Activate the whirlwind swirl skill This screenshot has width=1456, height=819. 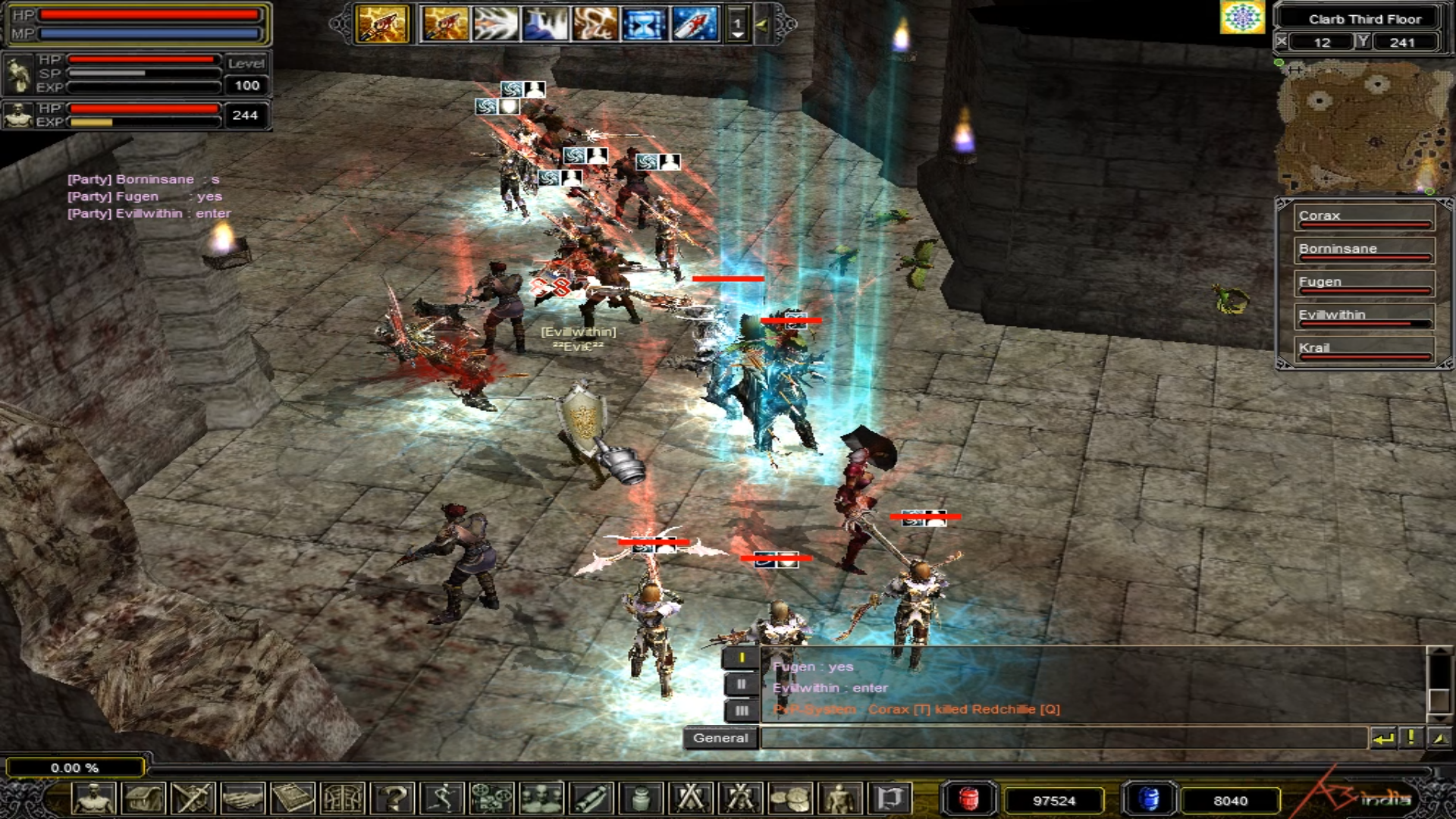(x=594, y=24)
